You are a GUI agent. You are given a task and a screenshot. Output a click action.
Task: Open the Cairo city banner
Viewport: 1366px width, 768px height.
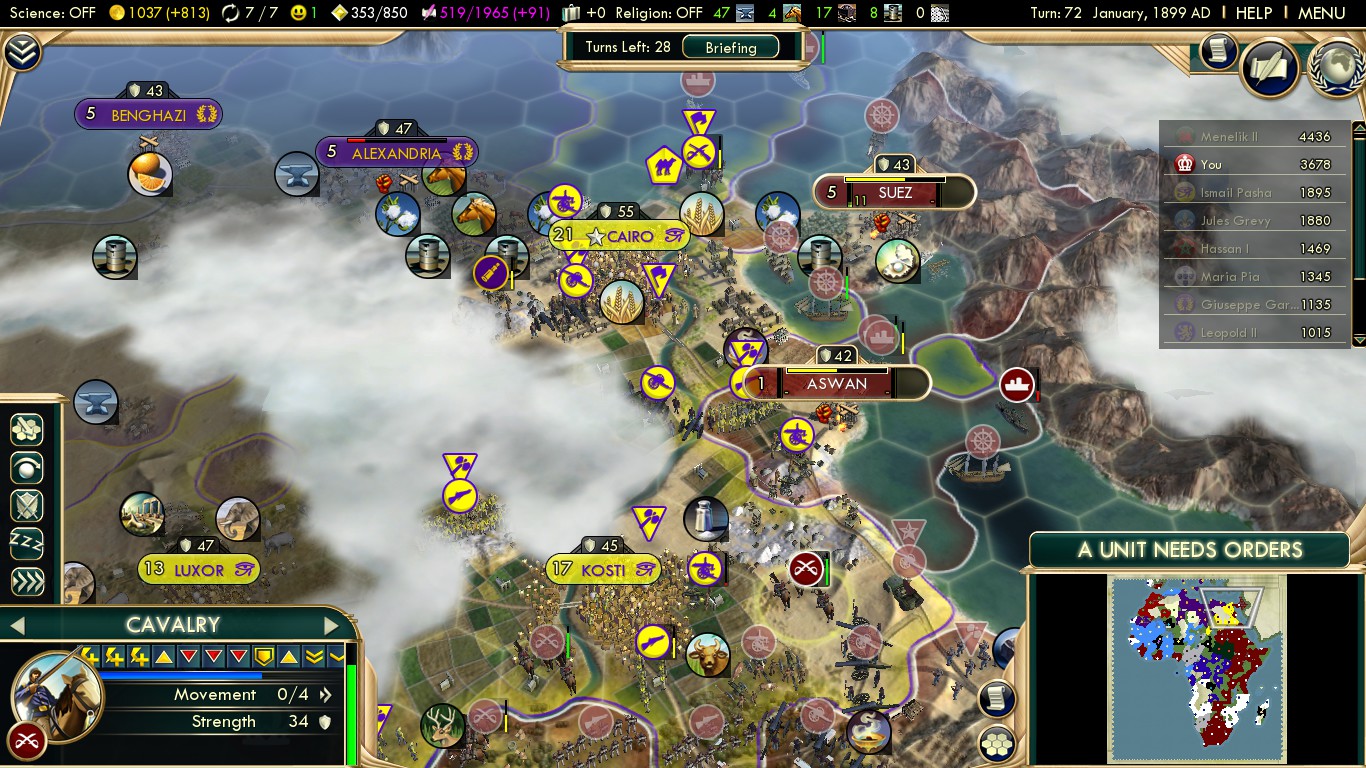pos(620,237)
